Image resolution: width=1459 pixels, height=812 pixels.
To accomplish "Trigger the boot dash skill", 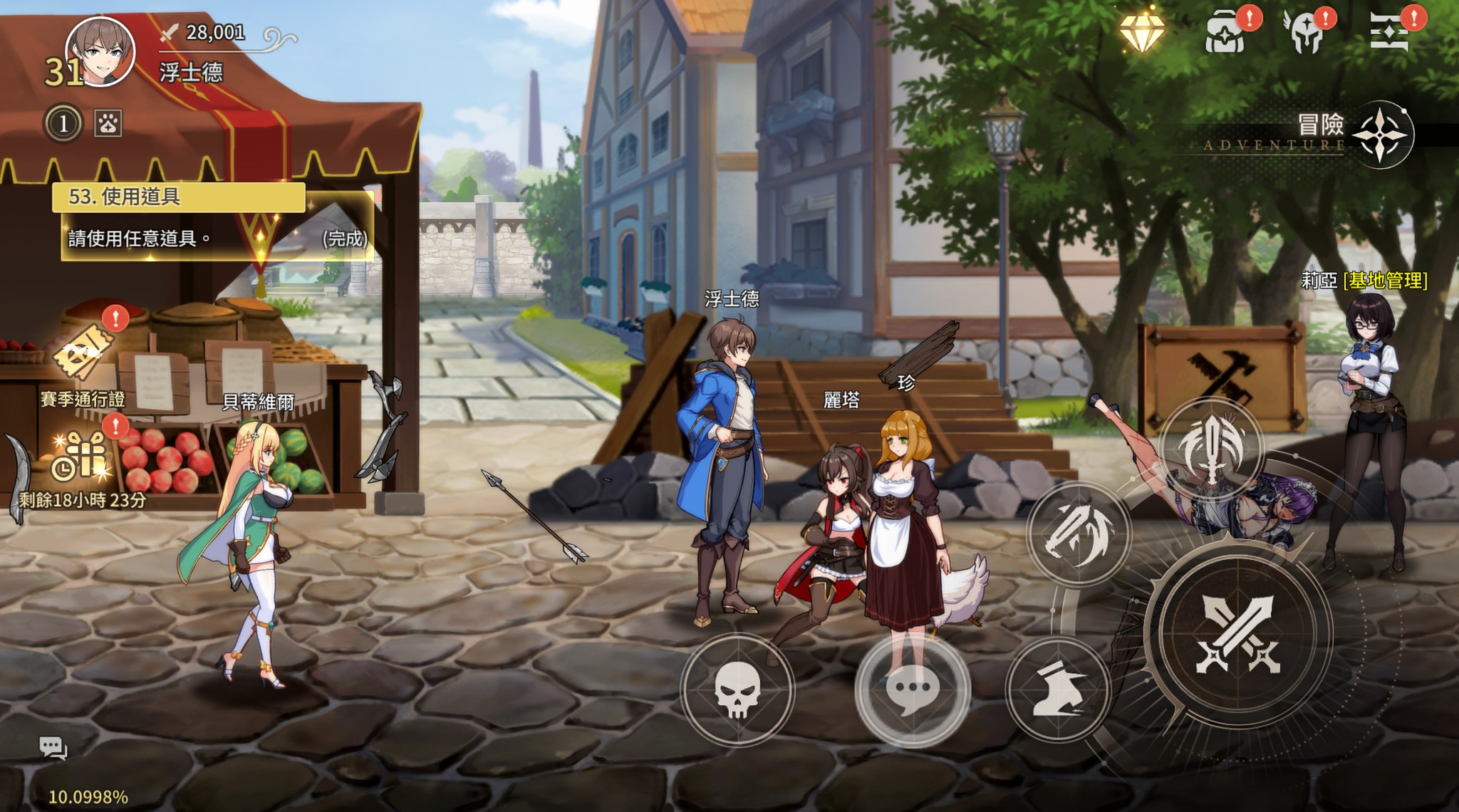I will [1059, 689].
